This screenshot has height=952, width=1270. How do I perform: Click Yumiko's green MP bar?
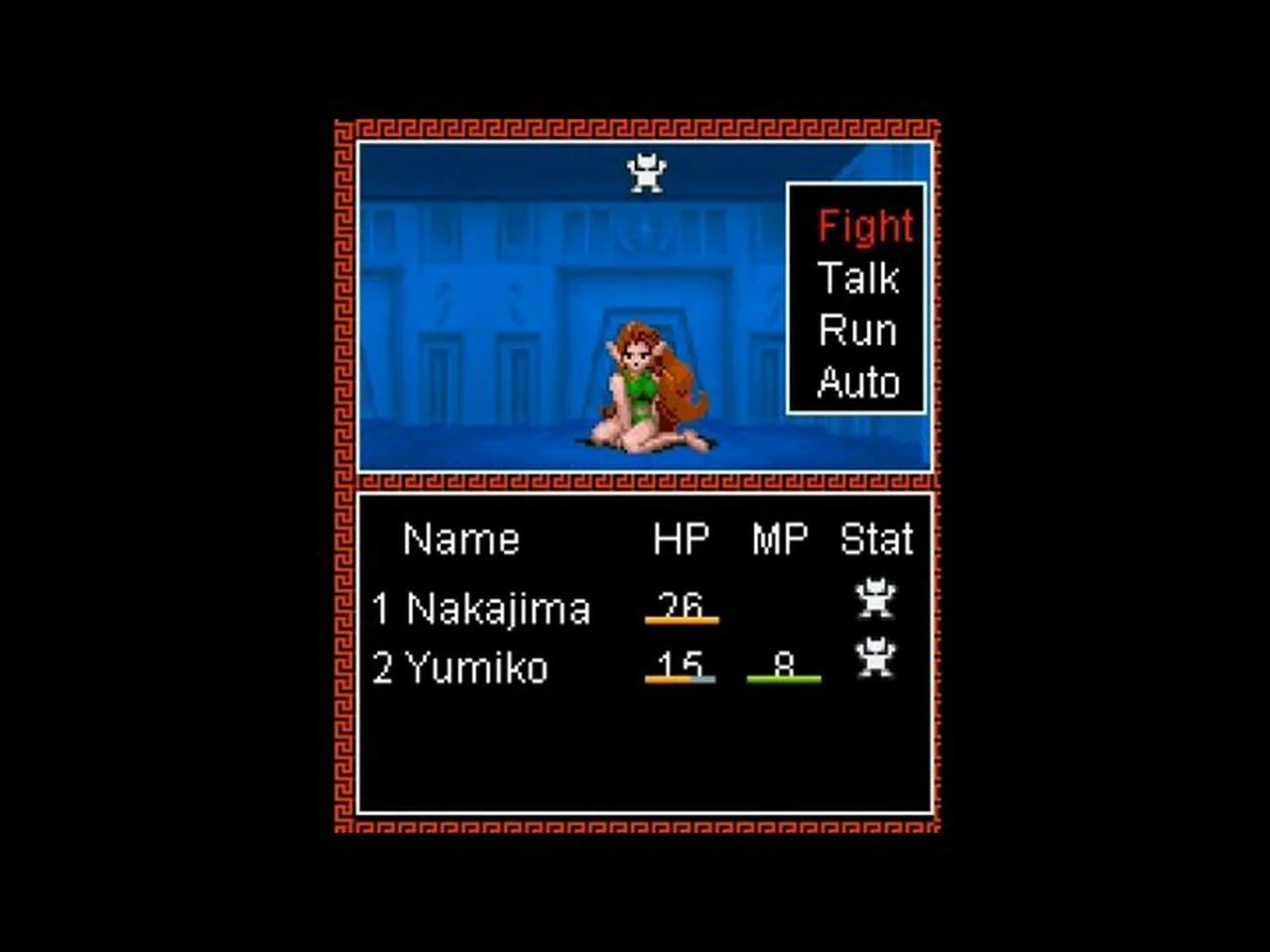(783, 680)
